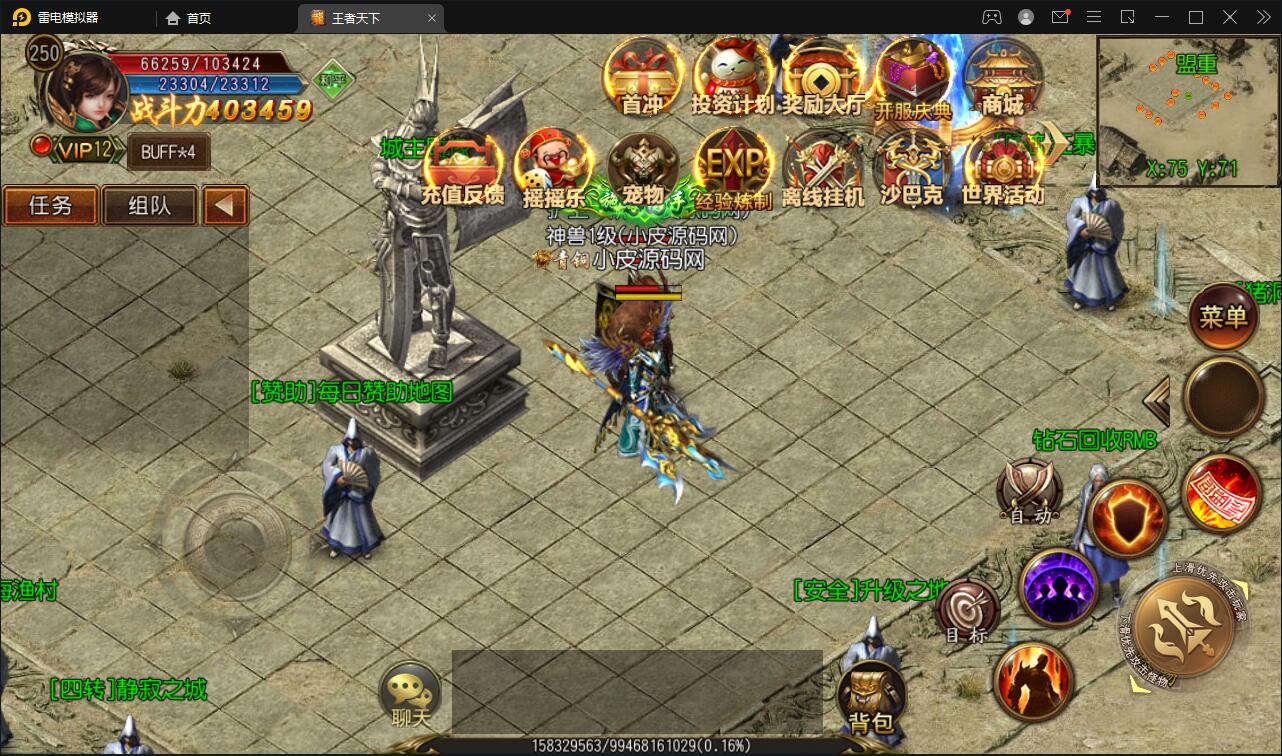Toggle 自动 auto-combat crossed swords button
The image size is (1282, 756).
(x=1030, y=491)
